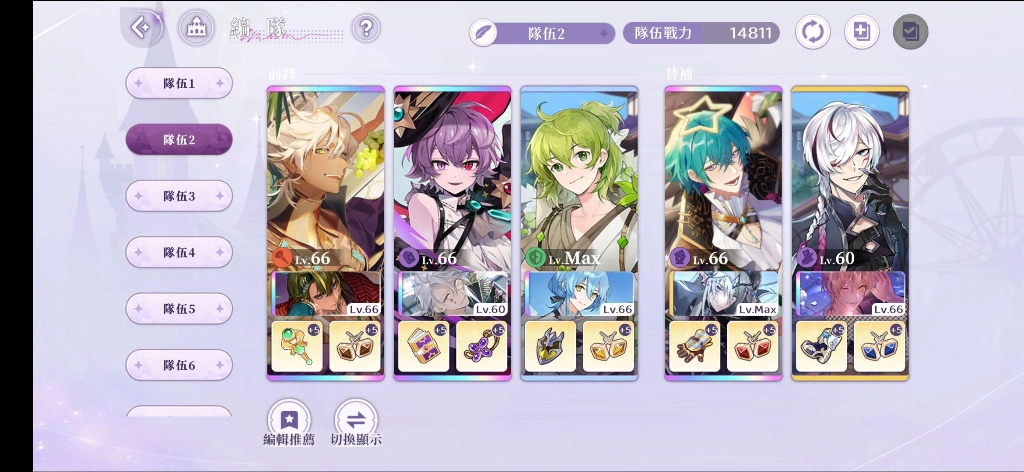This screenshot has height=472, width=1024.
Task: Choose the 隊伍5 team tab
Action: (x=179, y=309)
